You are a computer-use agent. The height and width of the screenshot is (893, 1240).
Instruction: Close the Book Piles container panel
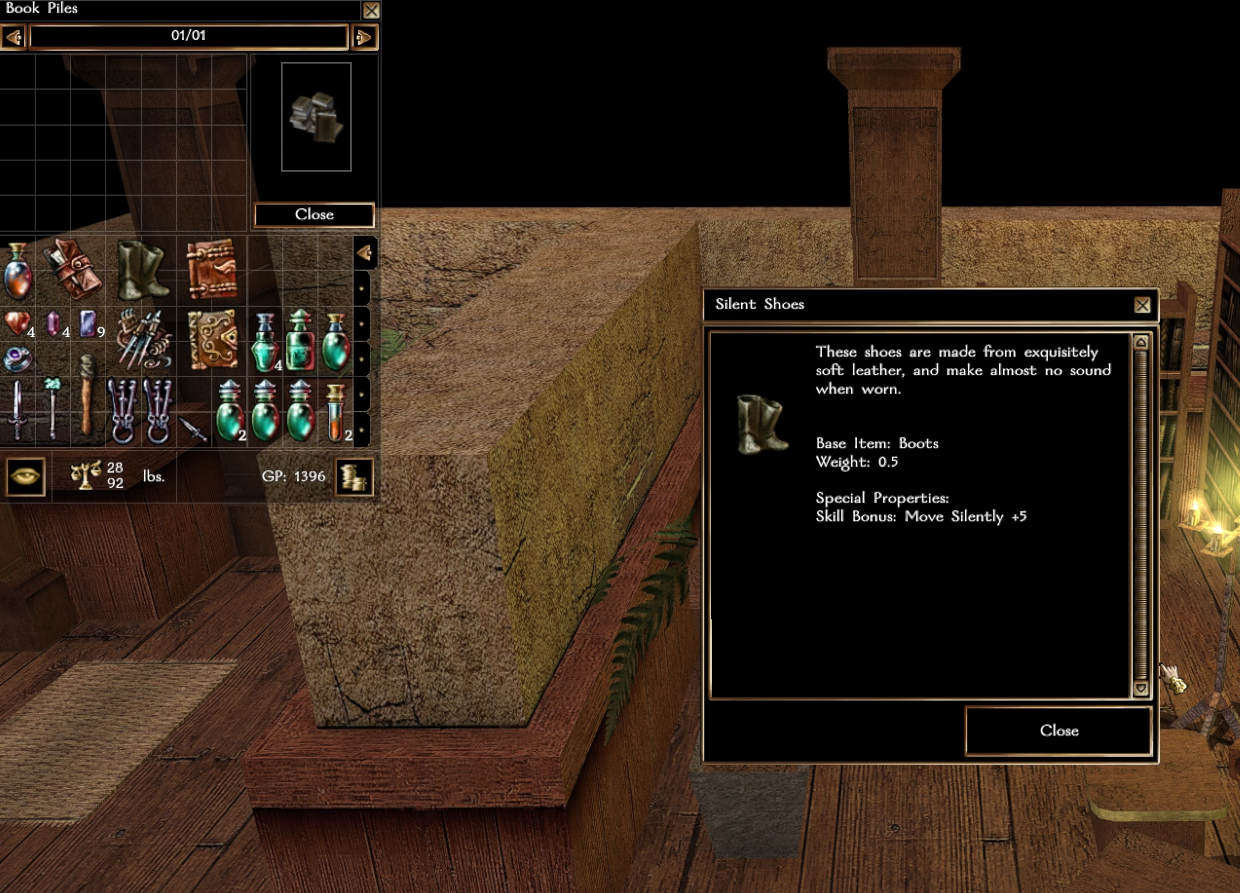coord(314,215)
